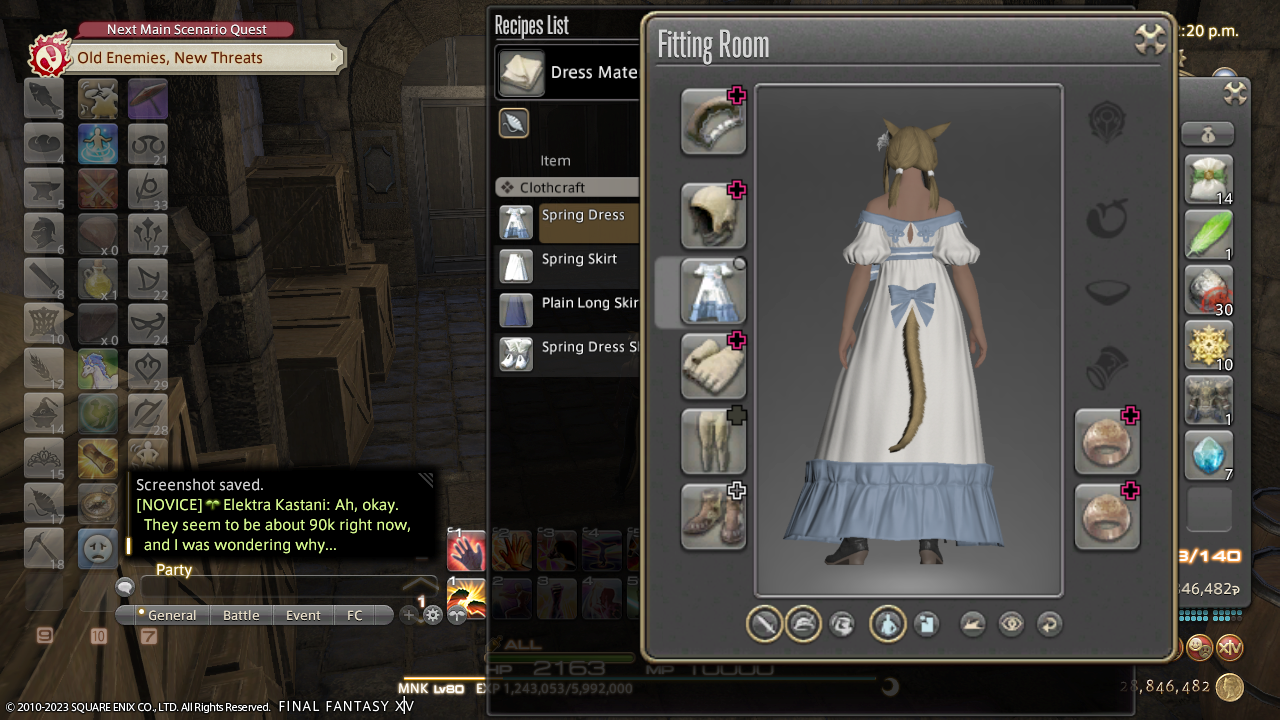Viewport: 1280px width, 720px height.
Task: Click the reset rotation arrow button
Action: [1049, 624]
